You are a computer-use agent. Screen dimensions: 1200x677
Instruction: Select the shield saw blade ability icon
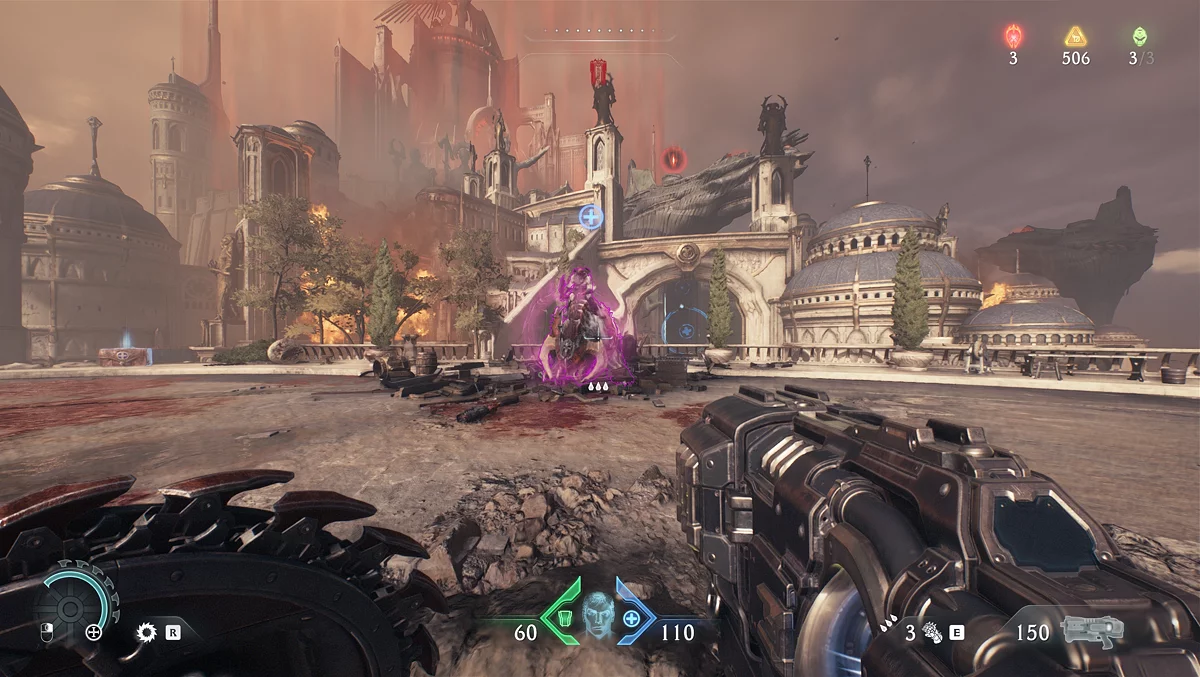point(147,632)
